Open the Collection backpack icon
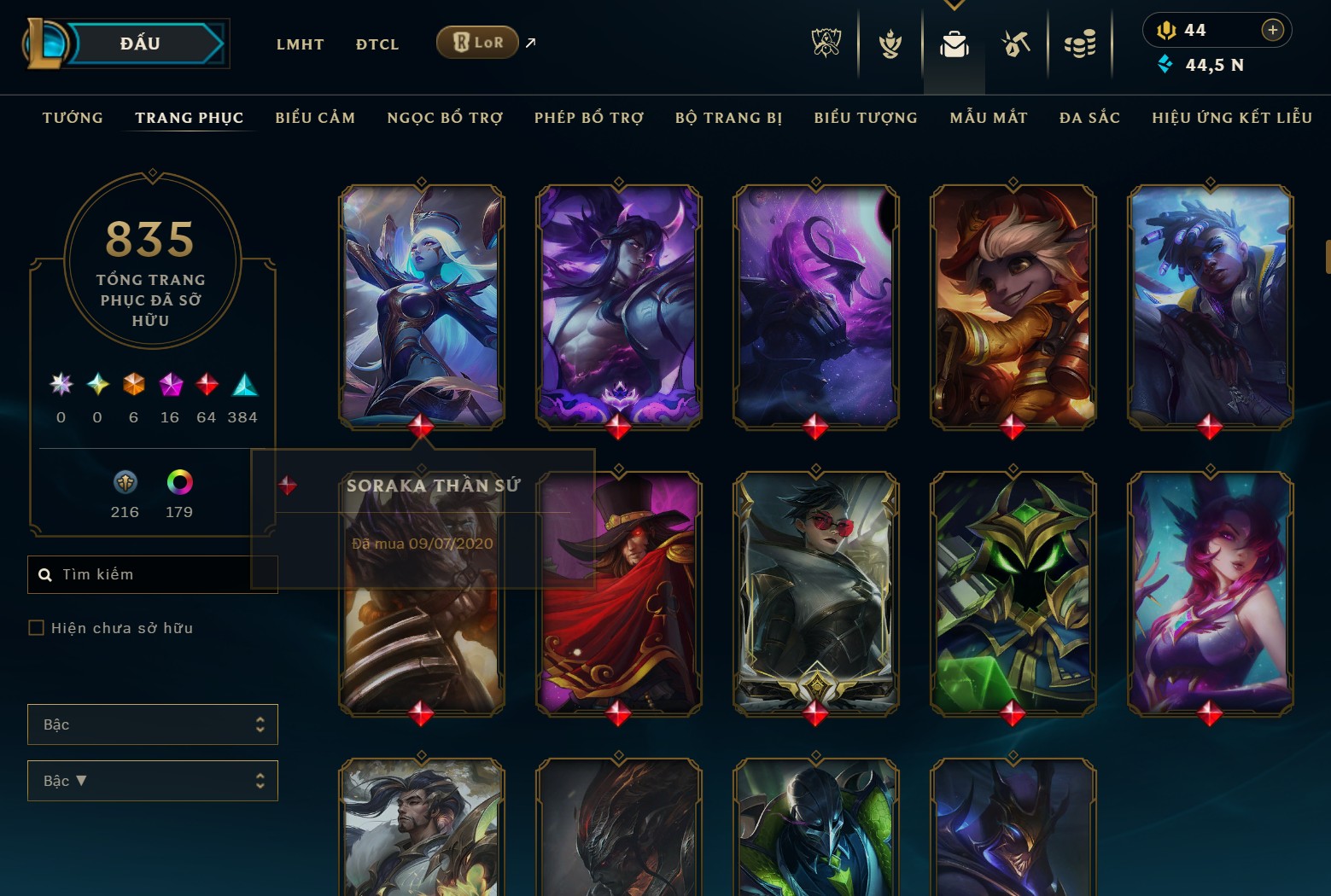Viewport: 1331px width, 896px height. tap(954, 44)
